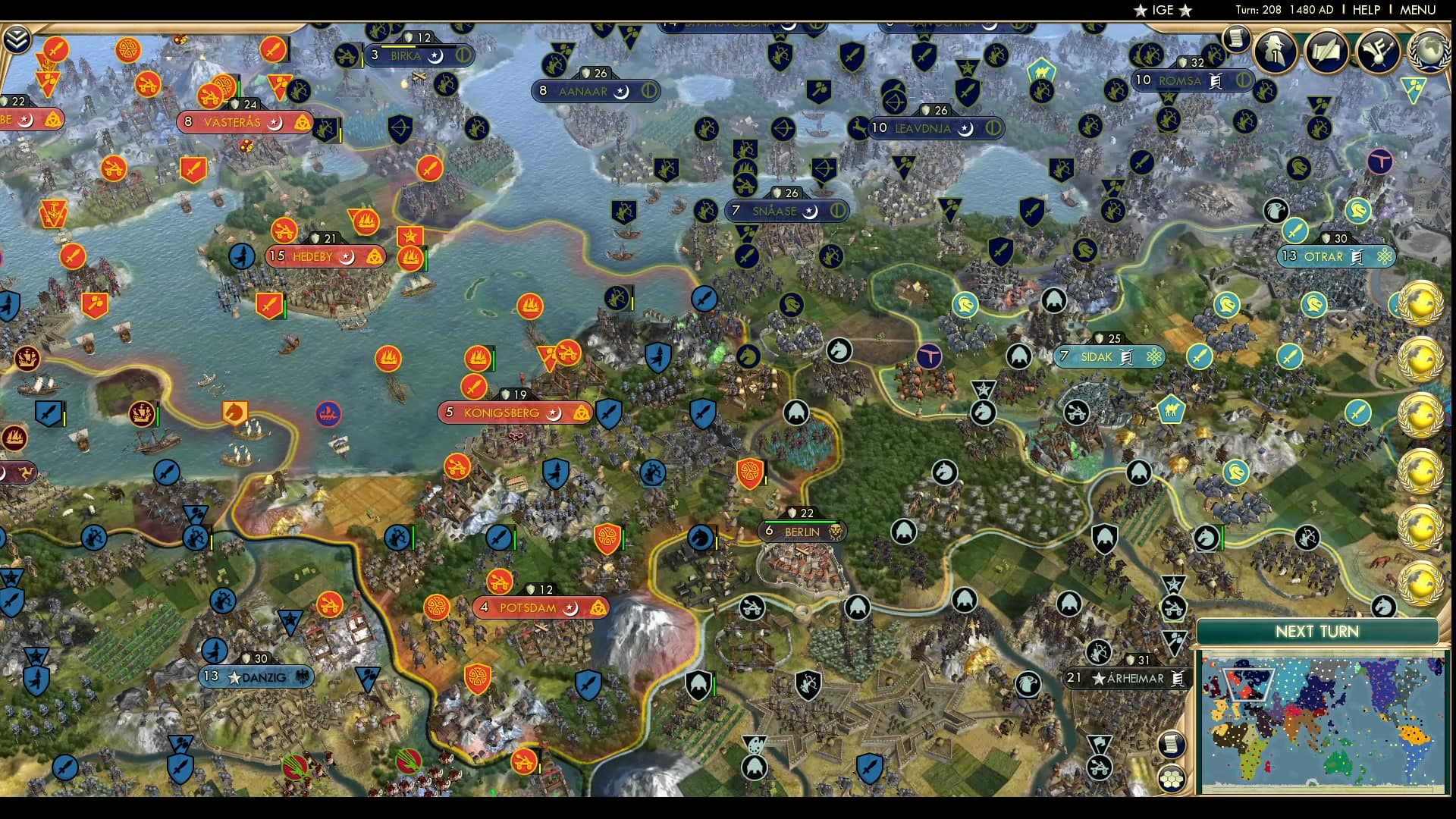Click the scroll icon beside the minimap
Image resolution: width=1456 pixels, height=819 pixels.
point(1172,745)
